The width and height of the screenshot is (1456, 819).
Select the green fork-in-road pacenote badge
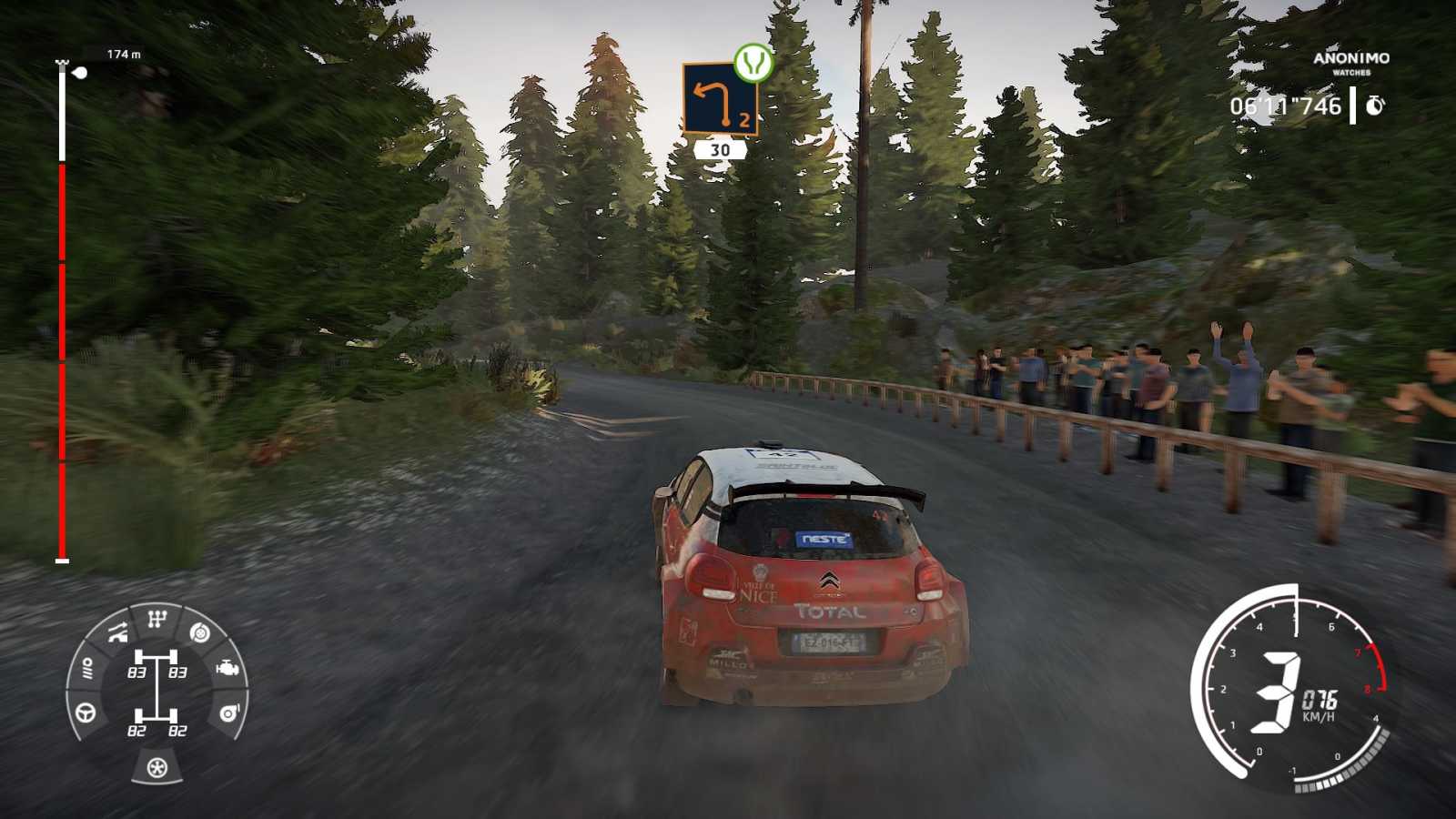tap(753, 62)
